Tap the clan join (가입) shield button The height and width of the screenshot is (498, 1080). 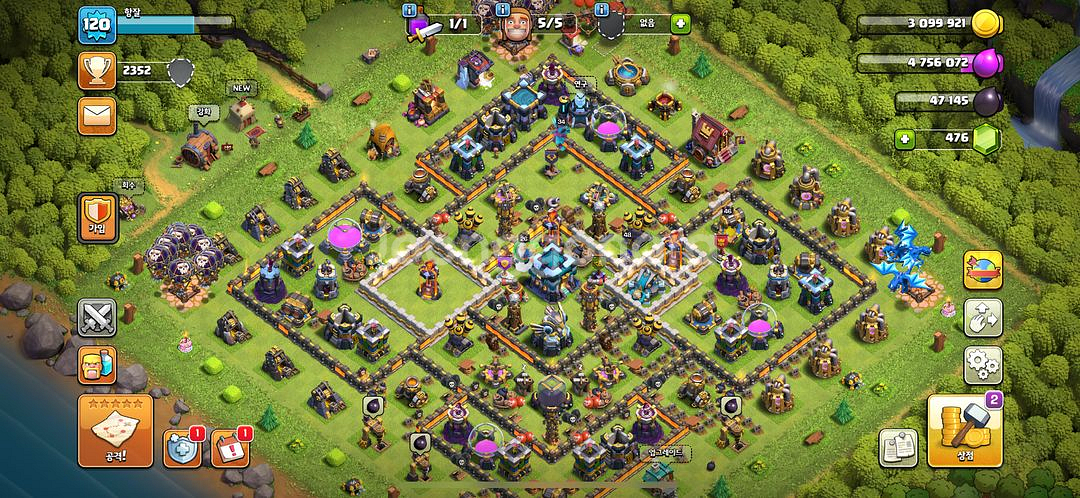98,214
